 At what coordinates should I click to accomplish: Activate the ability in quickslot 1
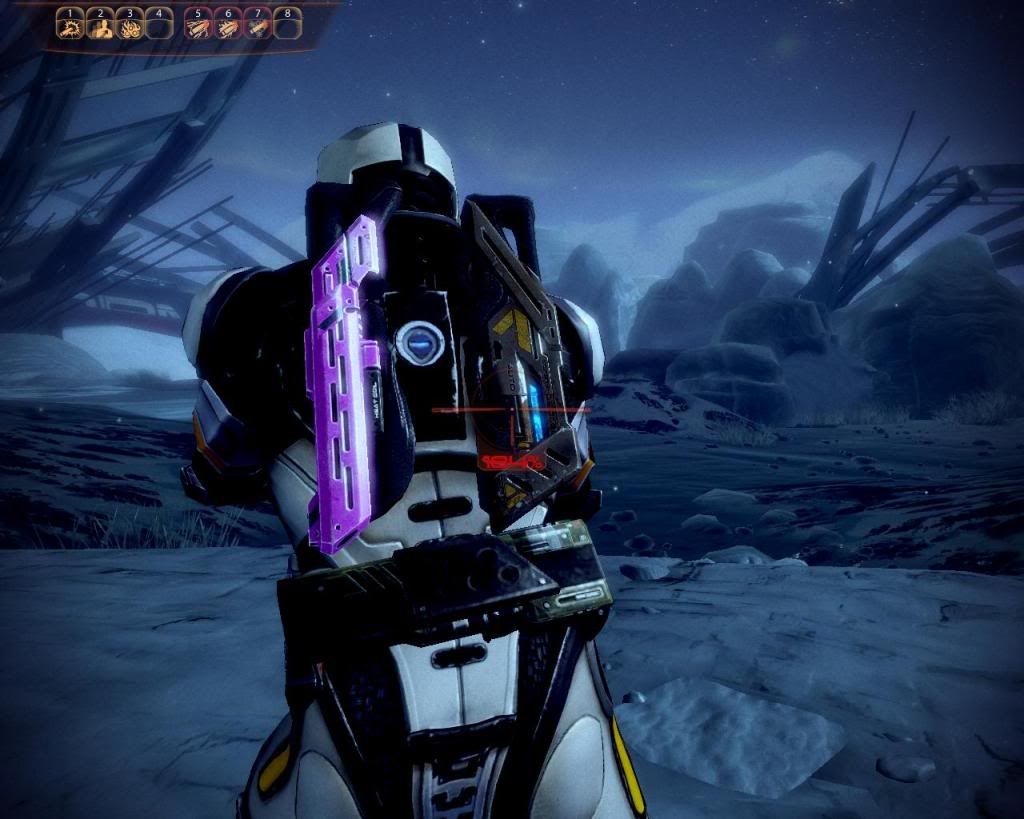click(69, 28)
